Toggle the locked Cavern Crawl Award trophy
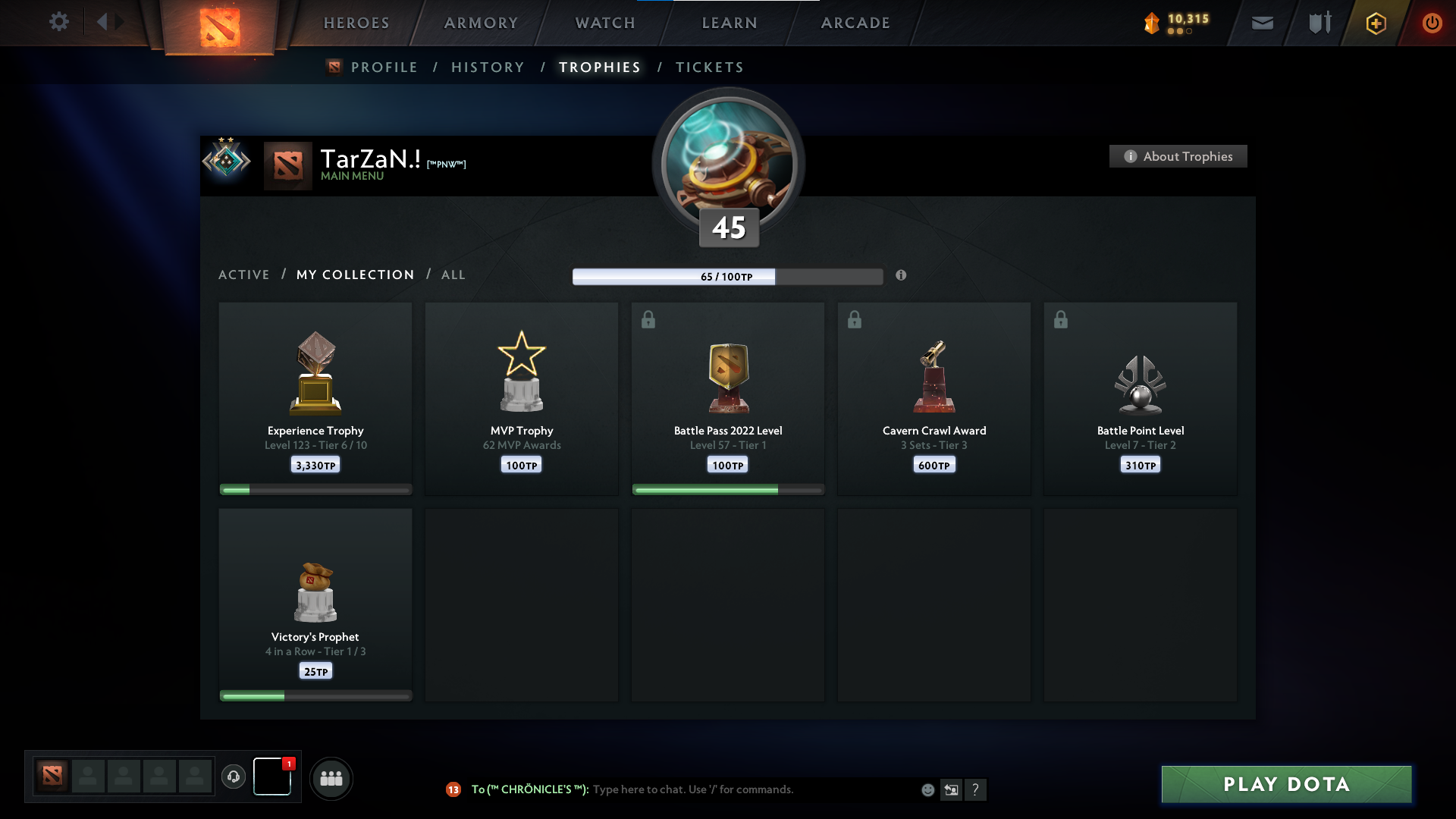The height and width of the screenshot is (819, 1456). [855, 319]
